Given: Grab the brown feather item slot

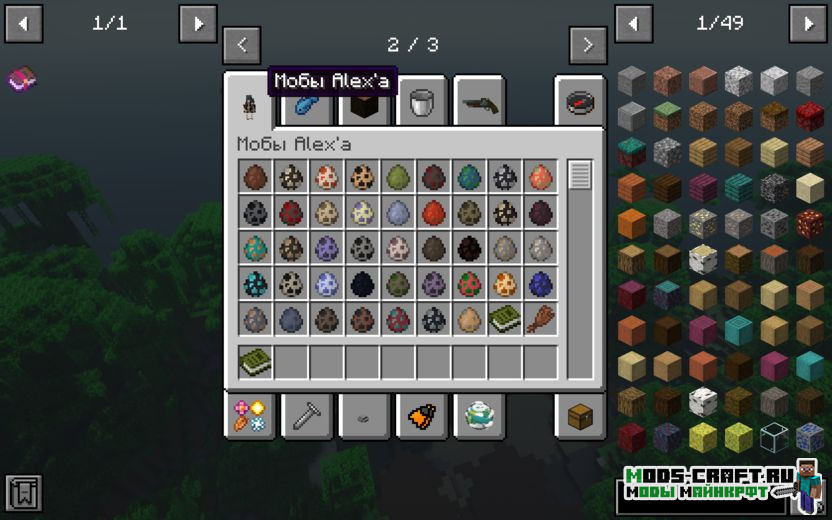Looking at the screenshot, I should click(x=540, y=319).
